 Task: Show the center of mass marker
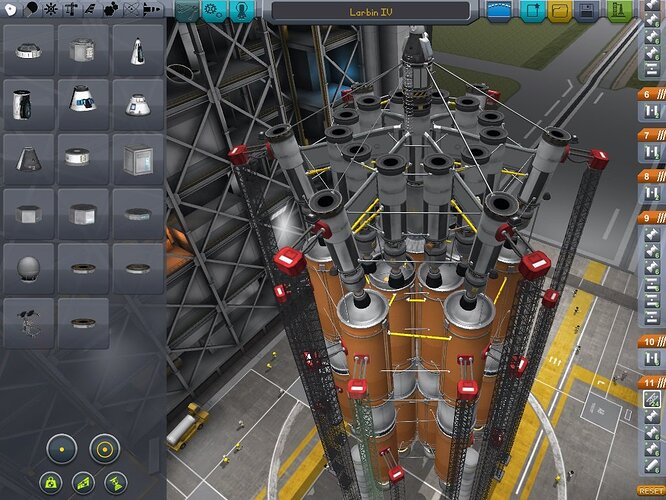(48, 482)
